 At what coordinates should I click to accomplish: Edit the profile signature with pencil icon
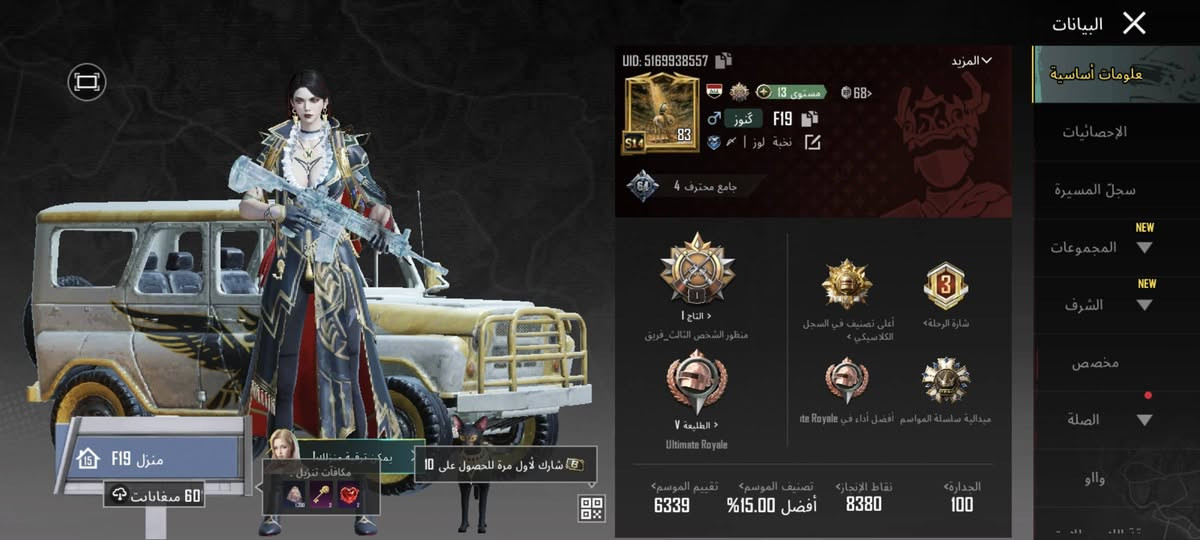click(x=812, y=143)
